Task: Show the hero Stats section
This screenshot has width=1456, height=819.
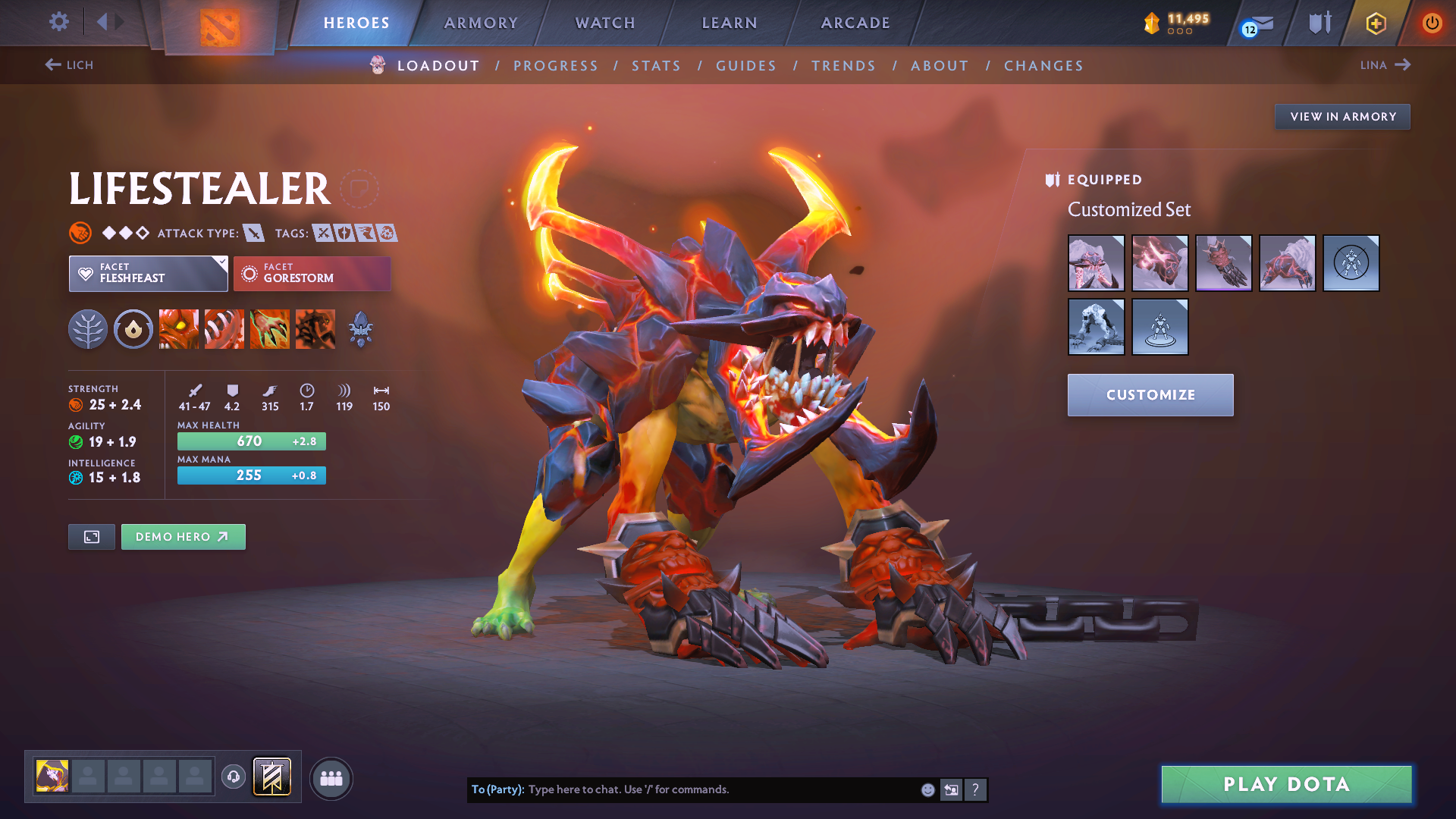Action: tap(656, 66)
